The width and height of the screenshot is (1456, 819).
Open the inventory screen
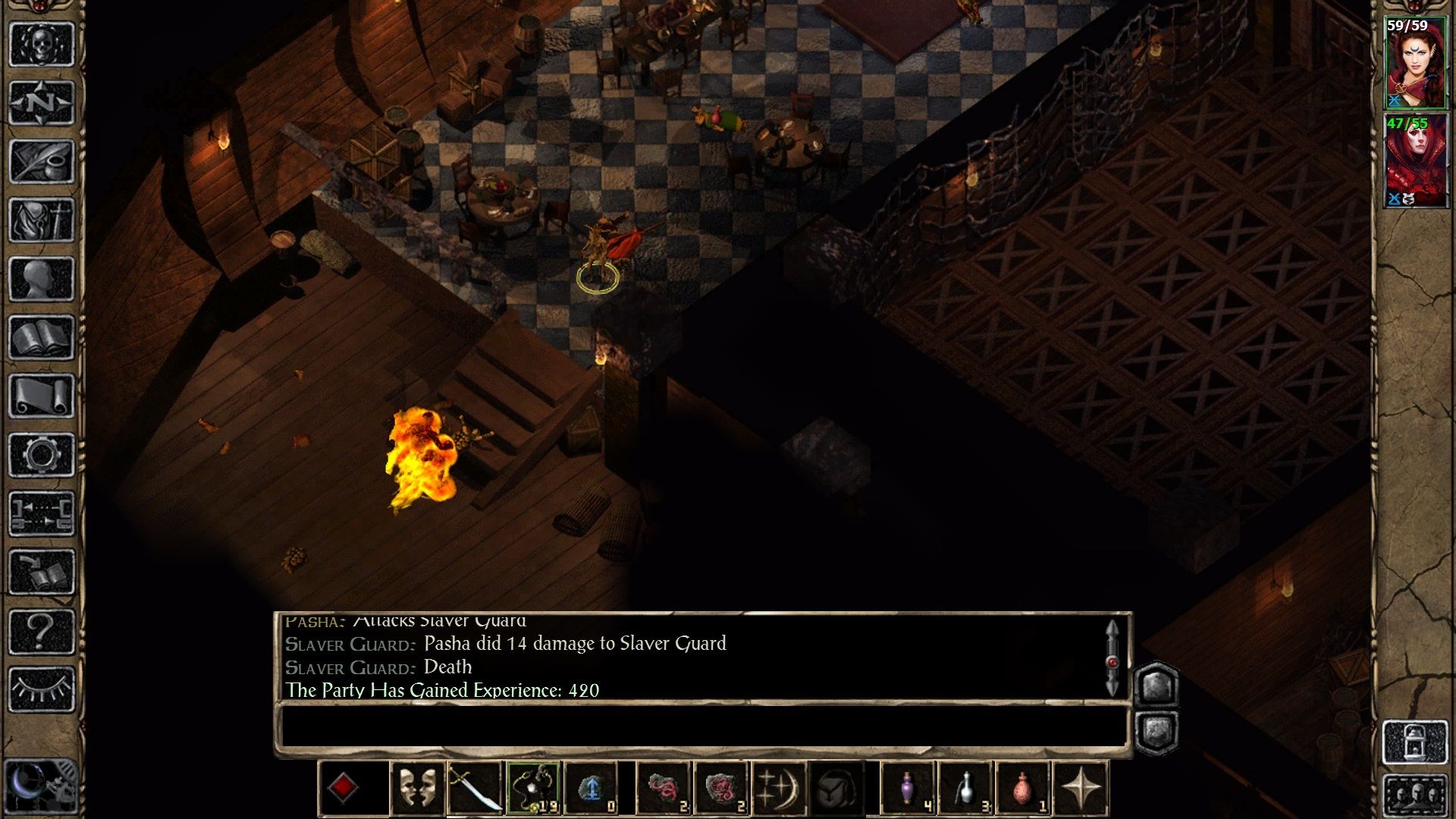pos(41,220)
